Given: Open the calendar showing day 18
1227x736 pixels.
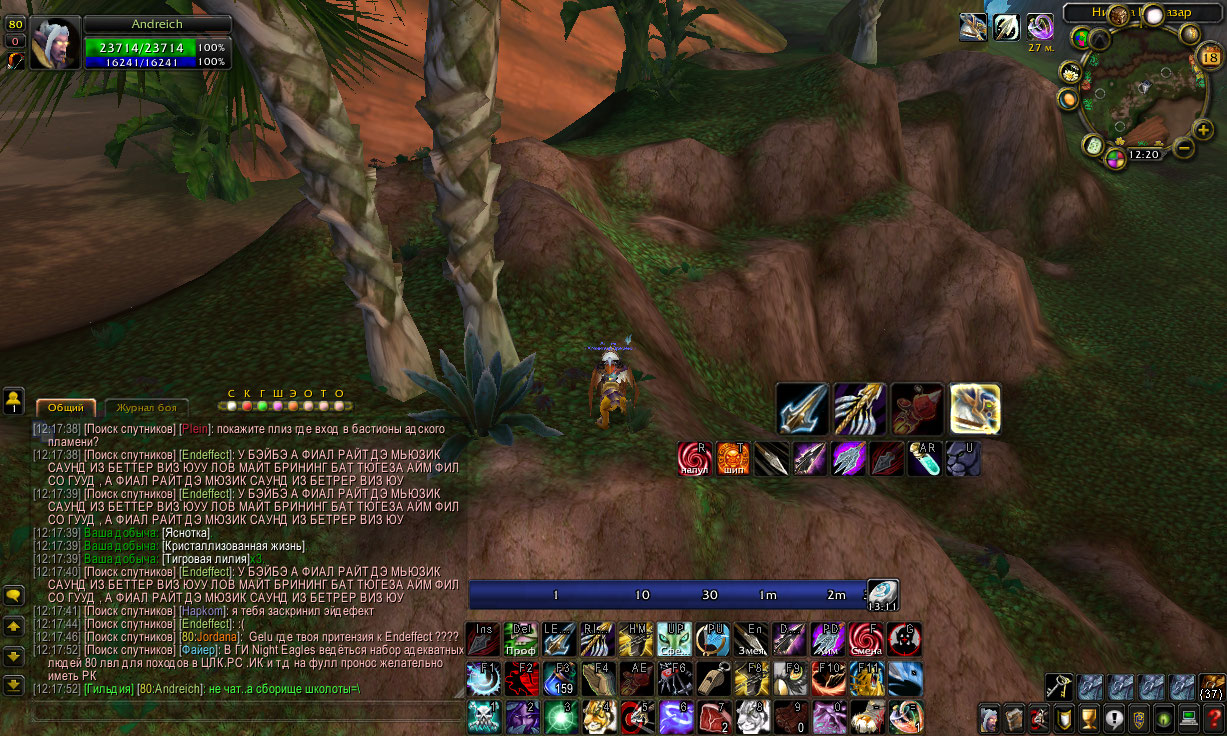Looking at the screenshot, I should tap(1209, 57).
